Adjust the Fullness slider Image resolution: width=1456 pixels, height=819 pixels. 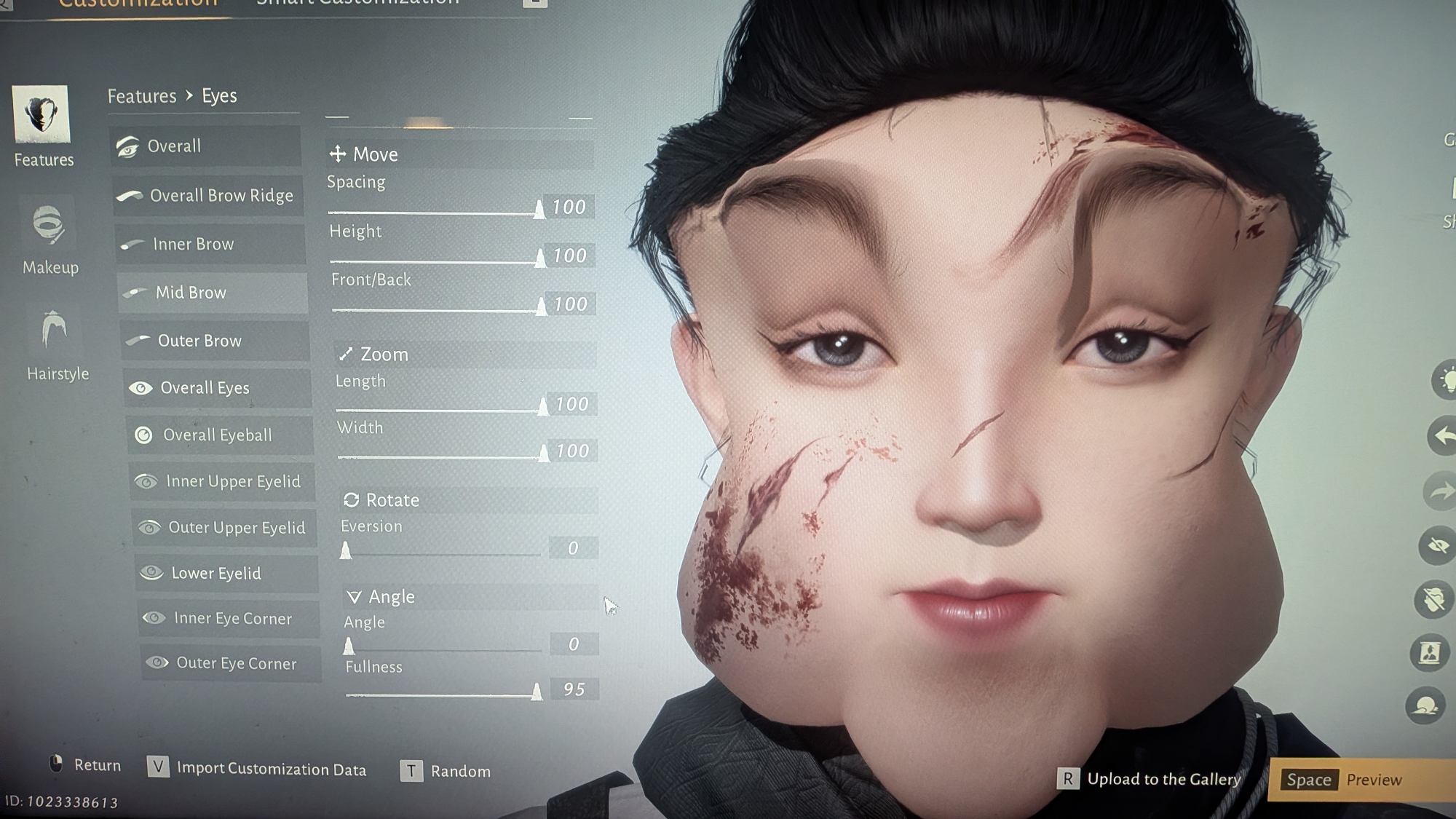pyautogui.click(x=441, y=695)
